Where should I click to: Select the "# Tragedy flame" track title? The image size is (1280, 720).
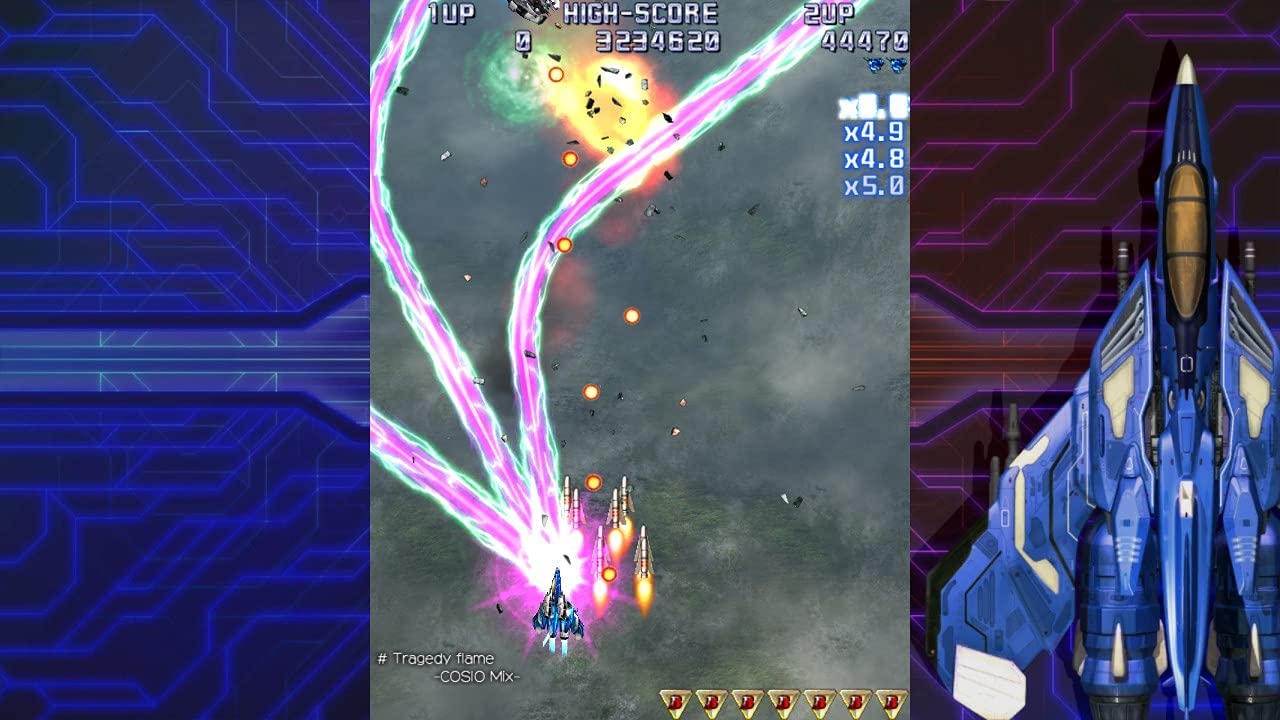[438, 658]
